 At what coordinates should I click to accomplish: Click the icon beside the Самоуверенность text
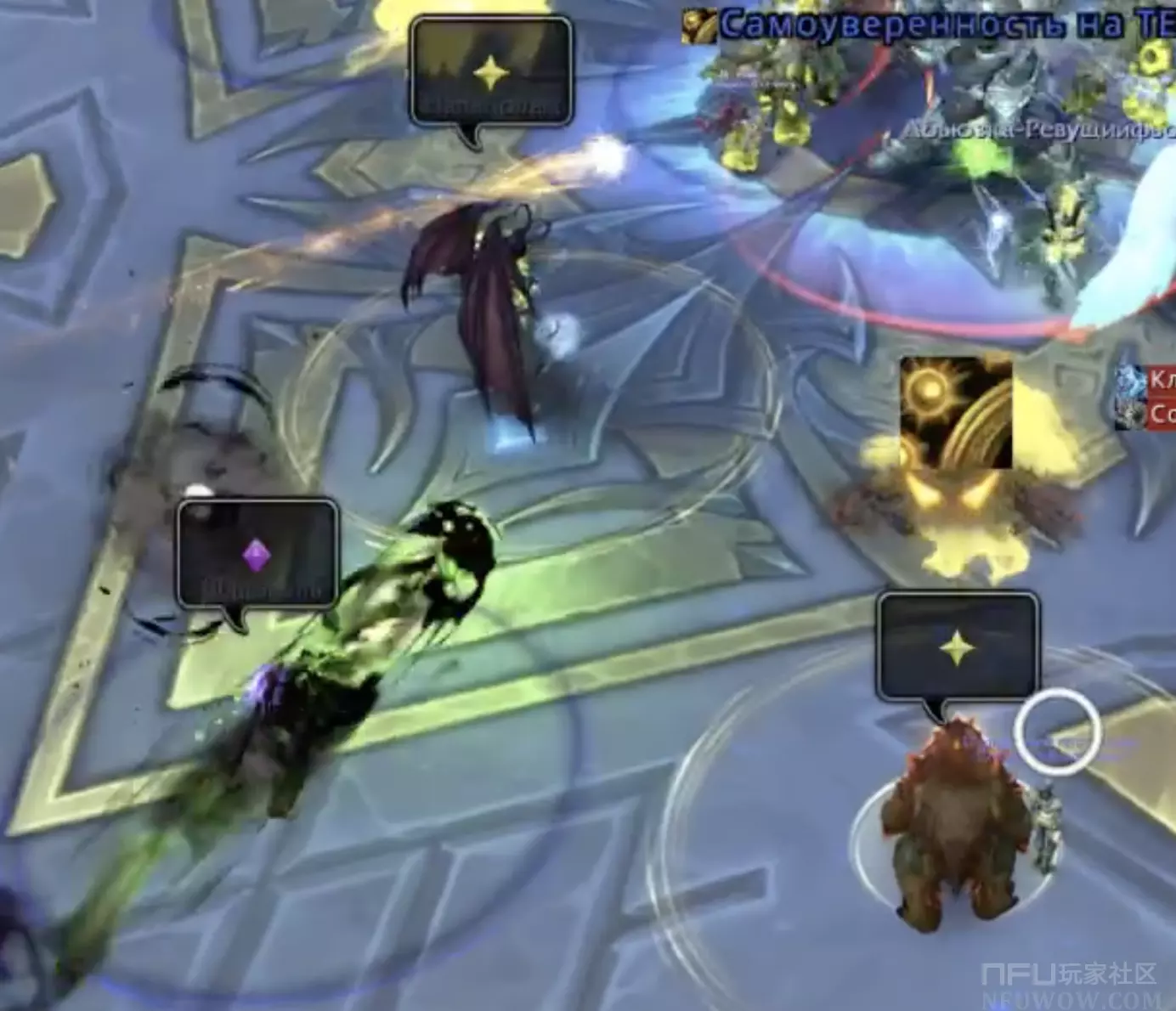point(698,26)
